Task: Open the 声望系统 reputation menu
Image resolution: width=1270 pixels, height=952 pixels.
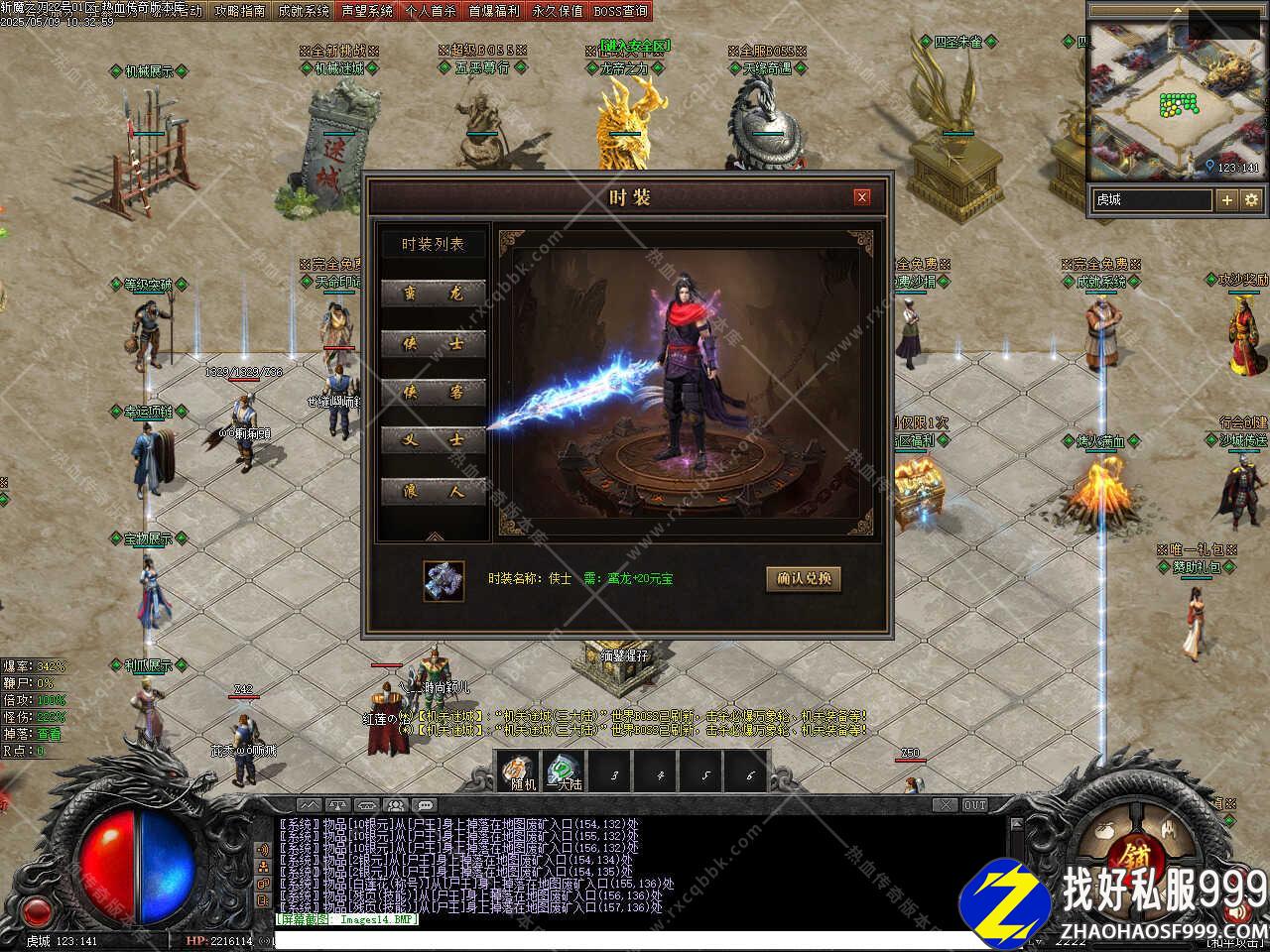Action: click(367, 11)
